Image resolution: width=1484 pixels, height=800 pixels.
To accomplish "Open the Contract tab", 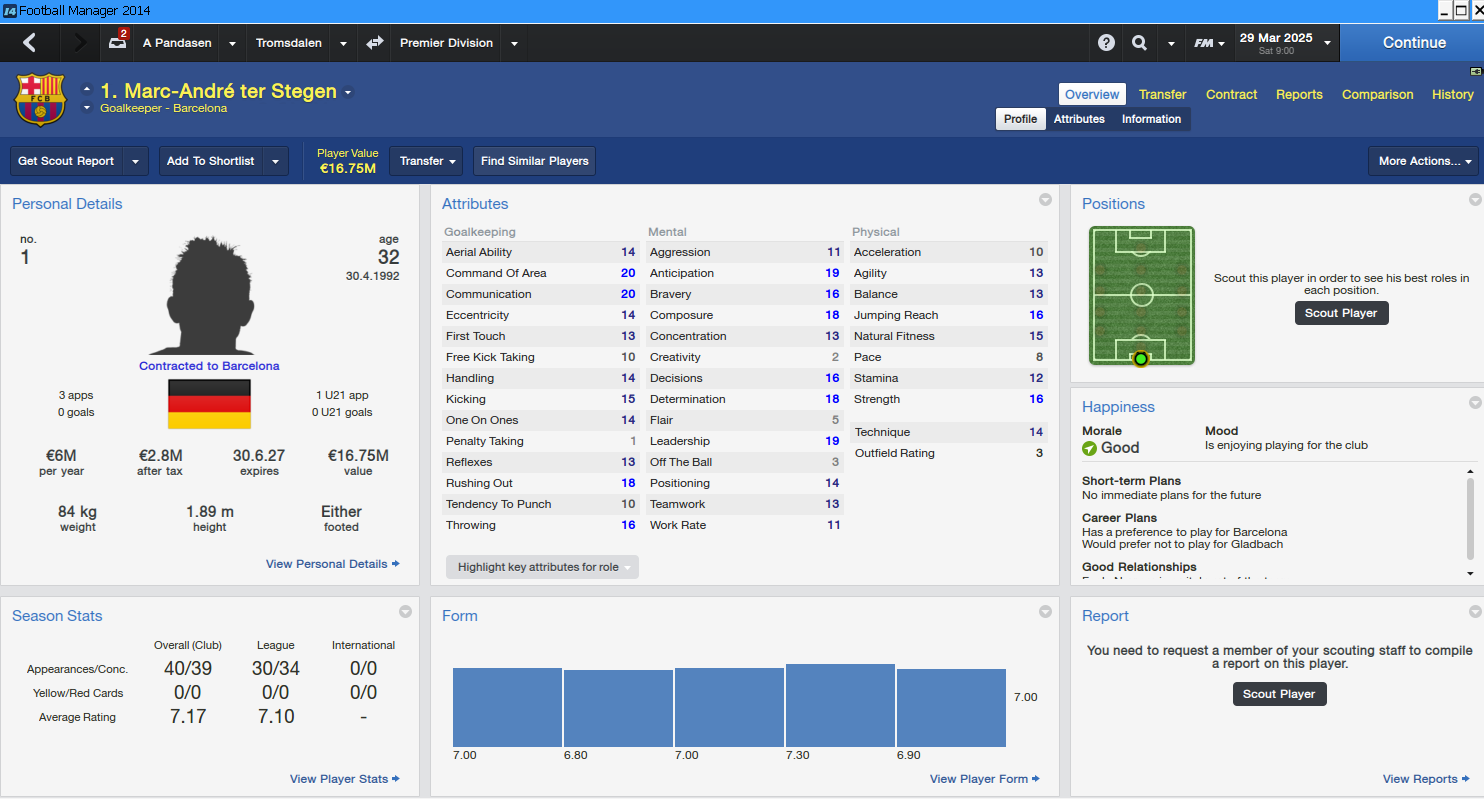I will coord(1231,94).
